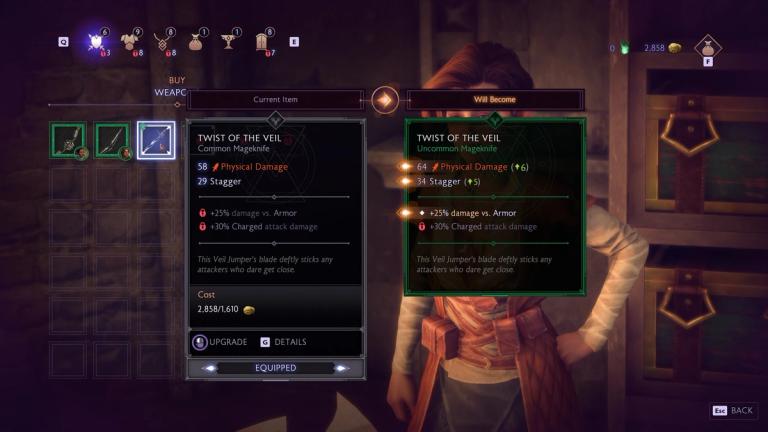Show the pouch materials category
This screenshot has width=768, height=432.
tap(198, 42)
